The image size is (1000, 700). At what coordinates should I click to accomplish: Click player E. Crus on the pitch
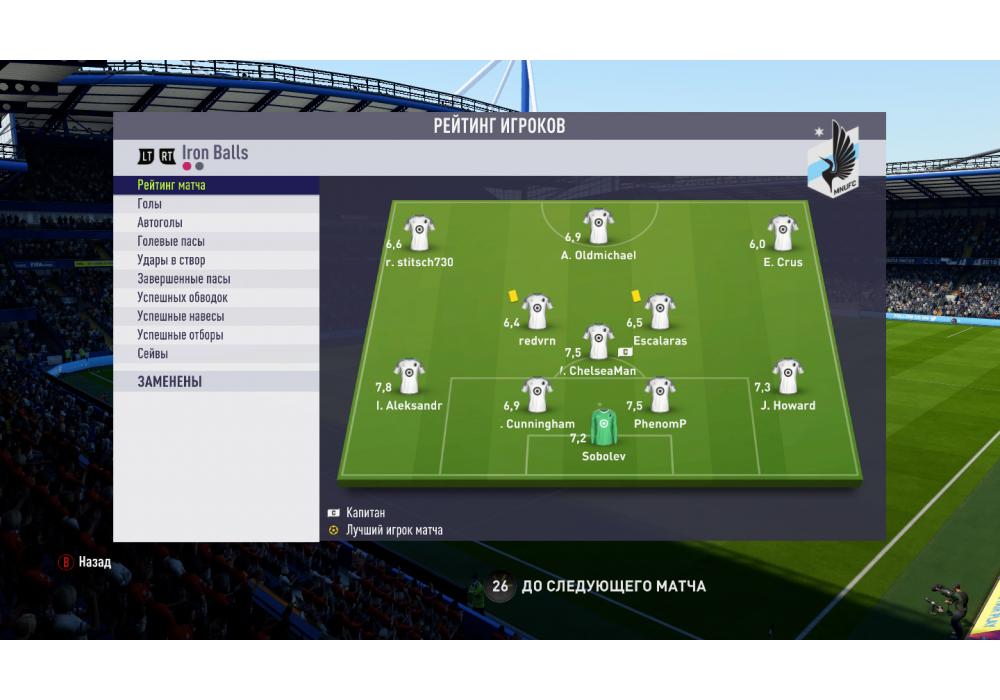(x=782, y=233)
